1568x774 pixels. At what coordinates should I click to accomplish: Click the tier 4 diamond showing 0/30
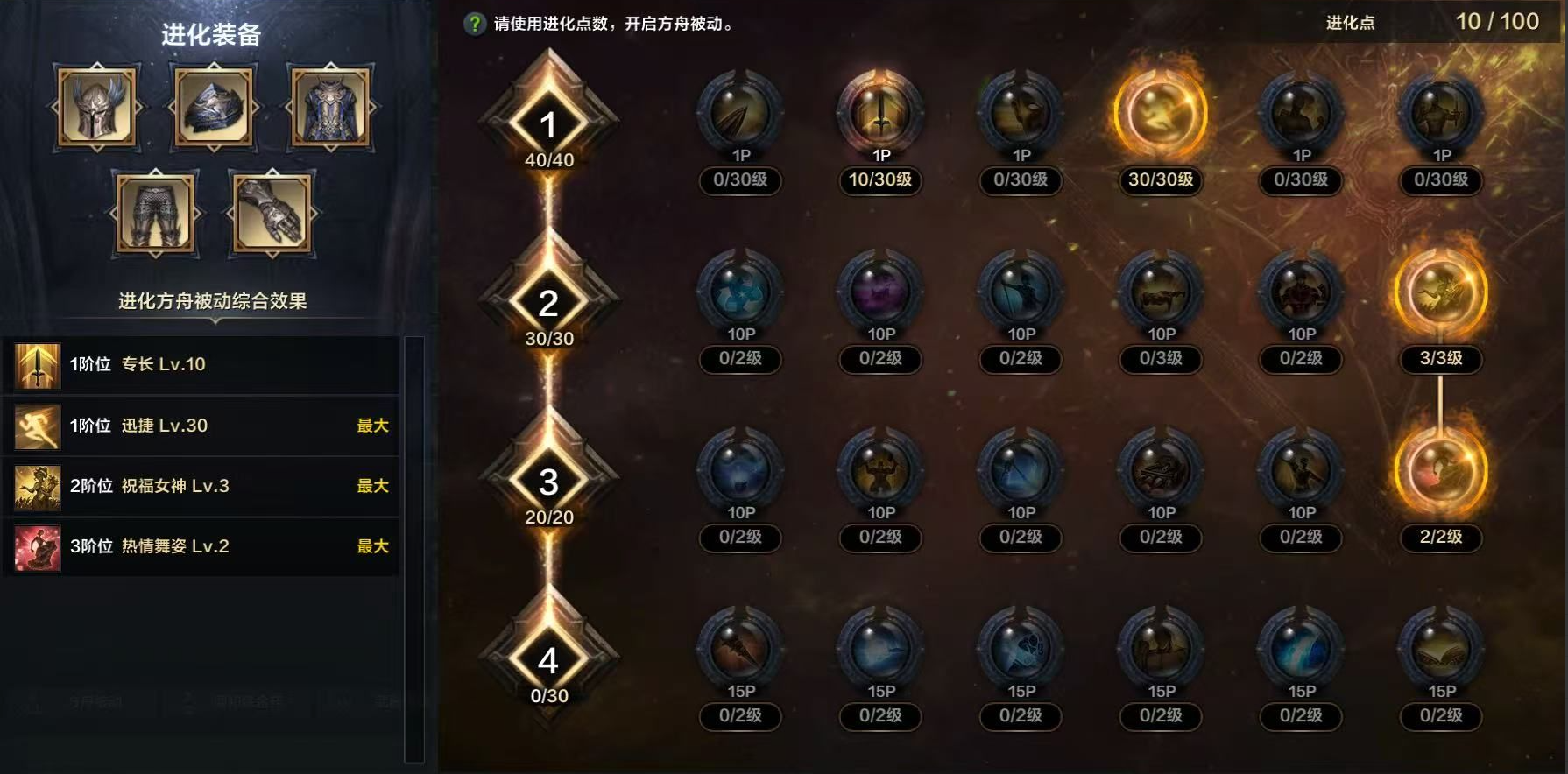coord(548,661)
